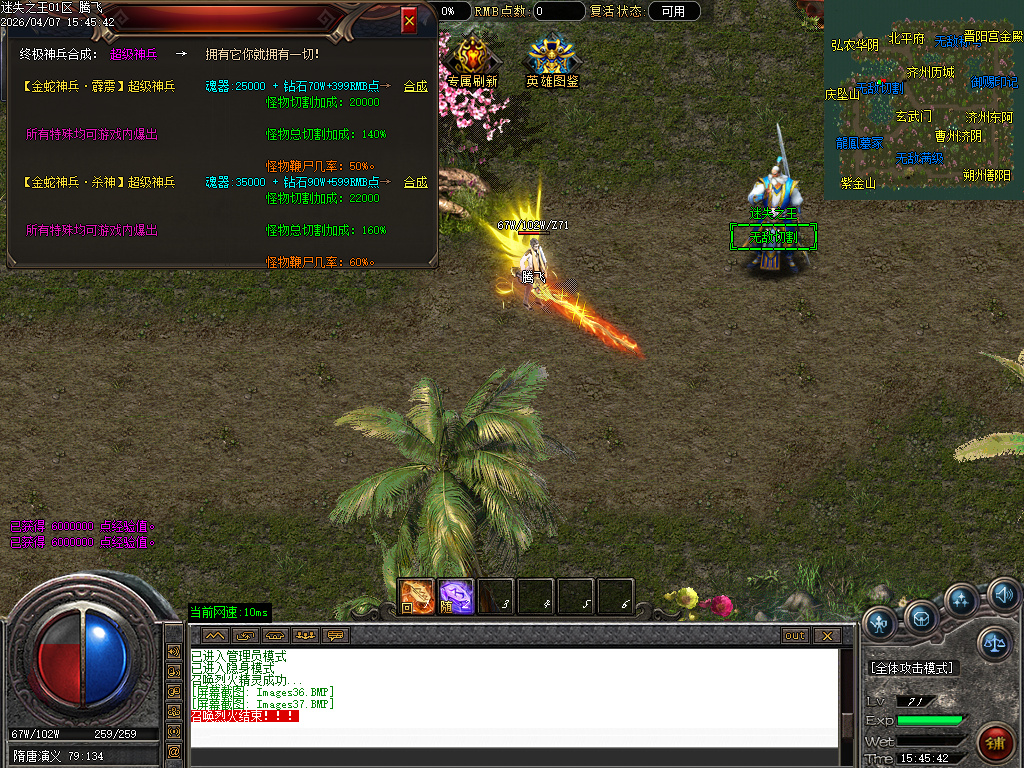Viewport: 1024px width, 768px height.
Task: Open the 英雄图鉴 icon
Action: pos(552,62)
